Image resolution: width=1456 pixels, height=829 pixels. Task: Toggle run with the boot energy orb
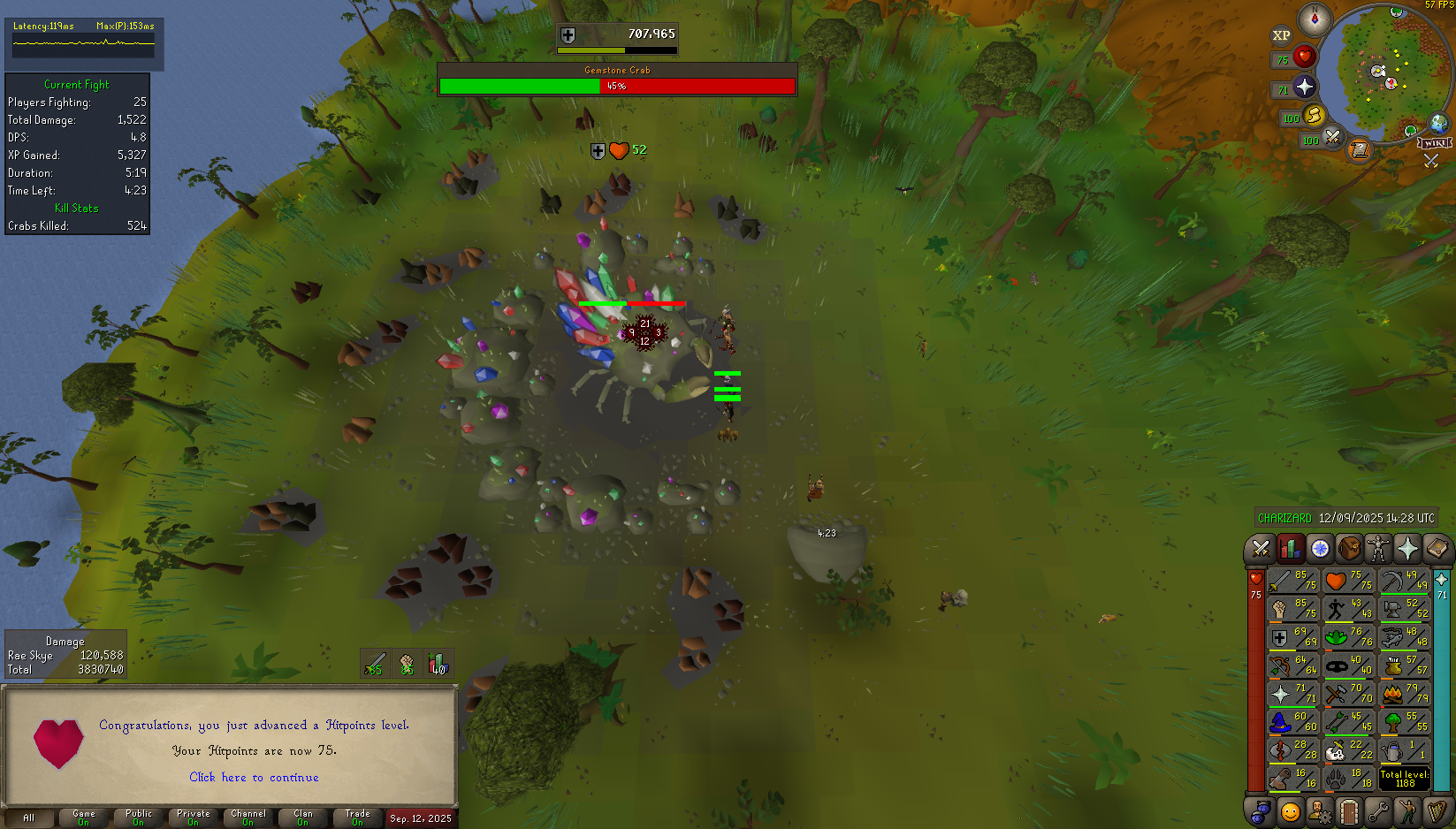(1315, 116)
